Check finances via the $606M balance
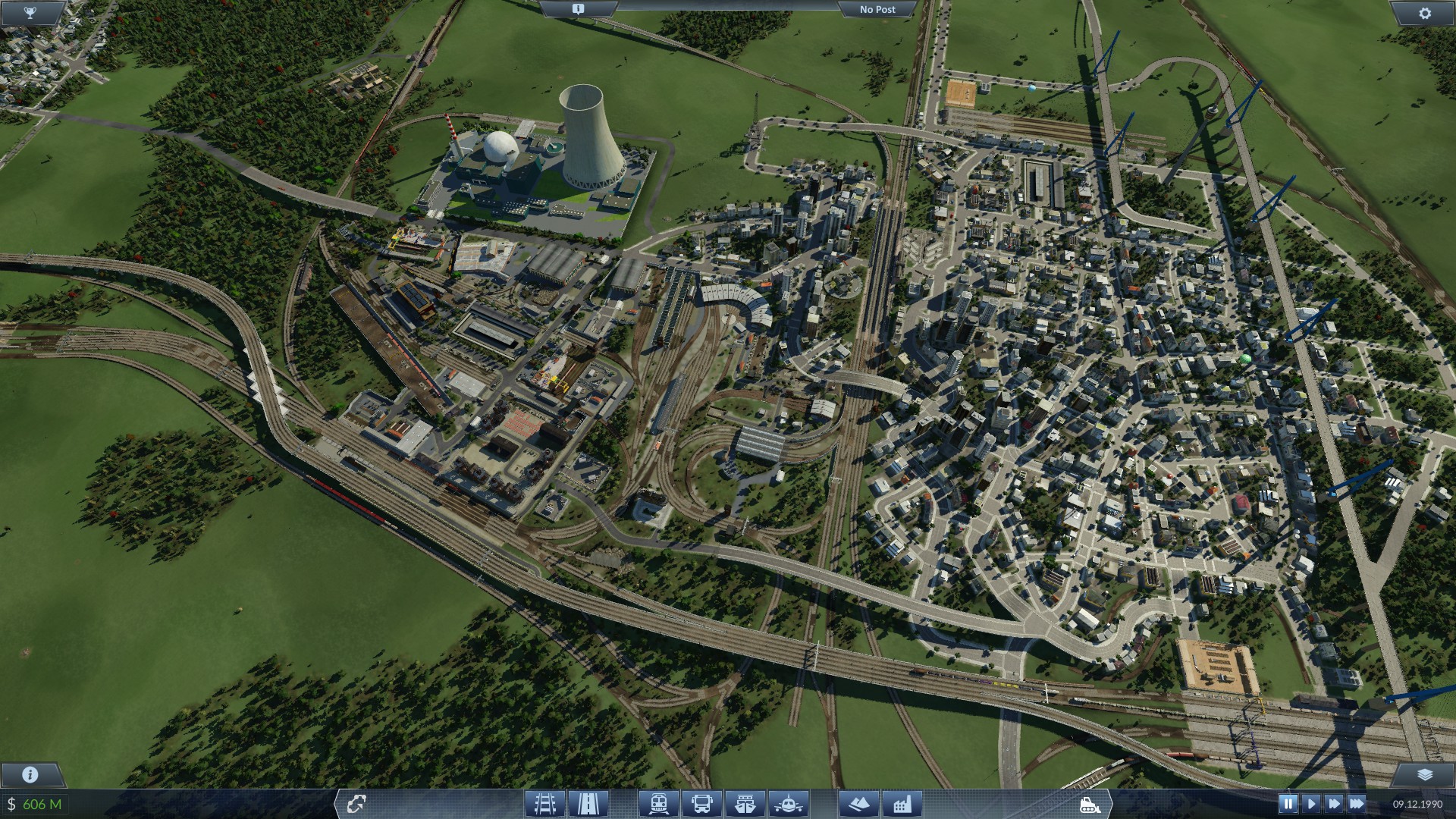The image size is (1456, 819). [x=35, y=805]
